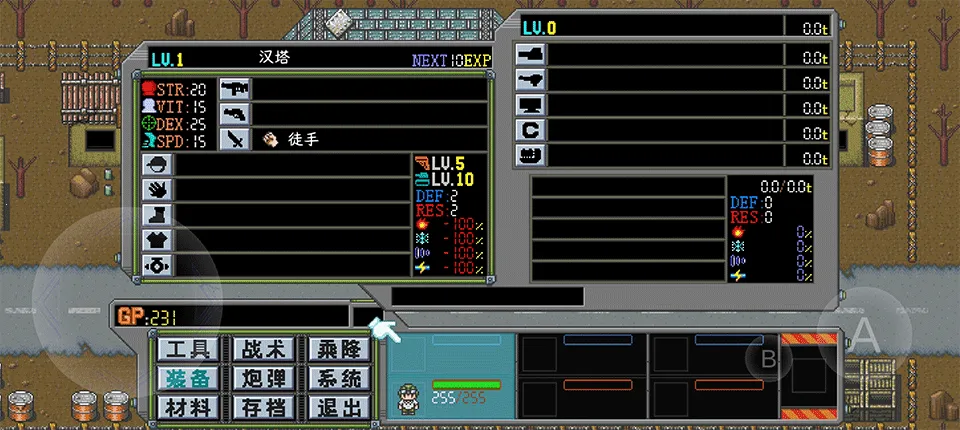The image size is (960, 430).
Task: Pick the boots equipment slot icon
Action: [158, 214]
